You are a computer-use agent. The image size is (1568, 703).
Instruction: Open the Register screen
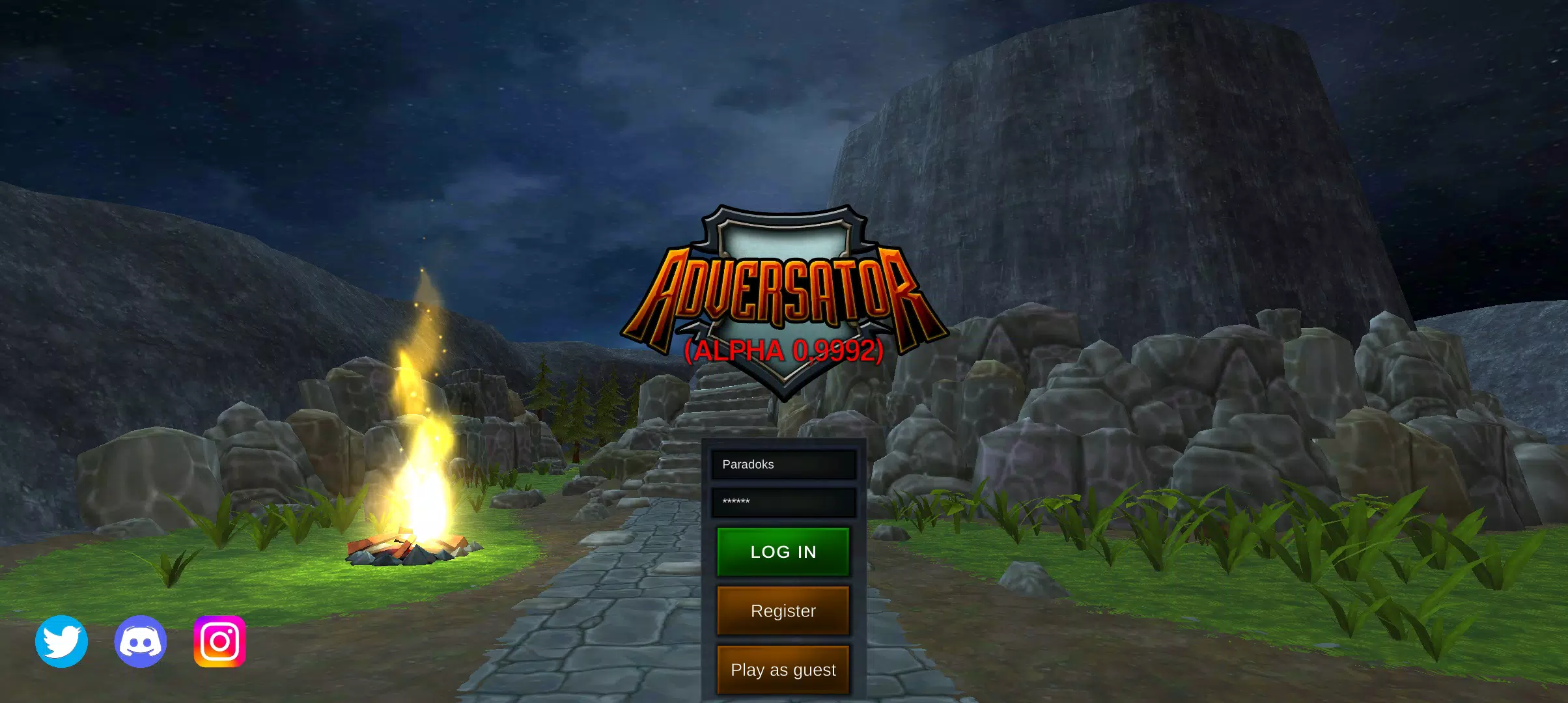tap(783, 611)
